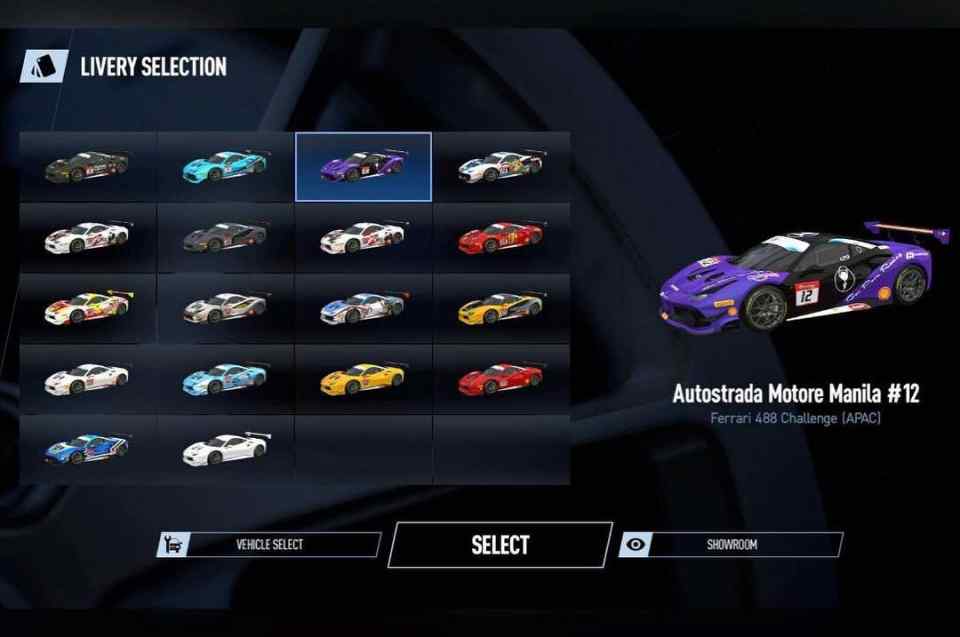
Task: Confirm the livery with the SELECT button
Action: pos(499,545)
